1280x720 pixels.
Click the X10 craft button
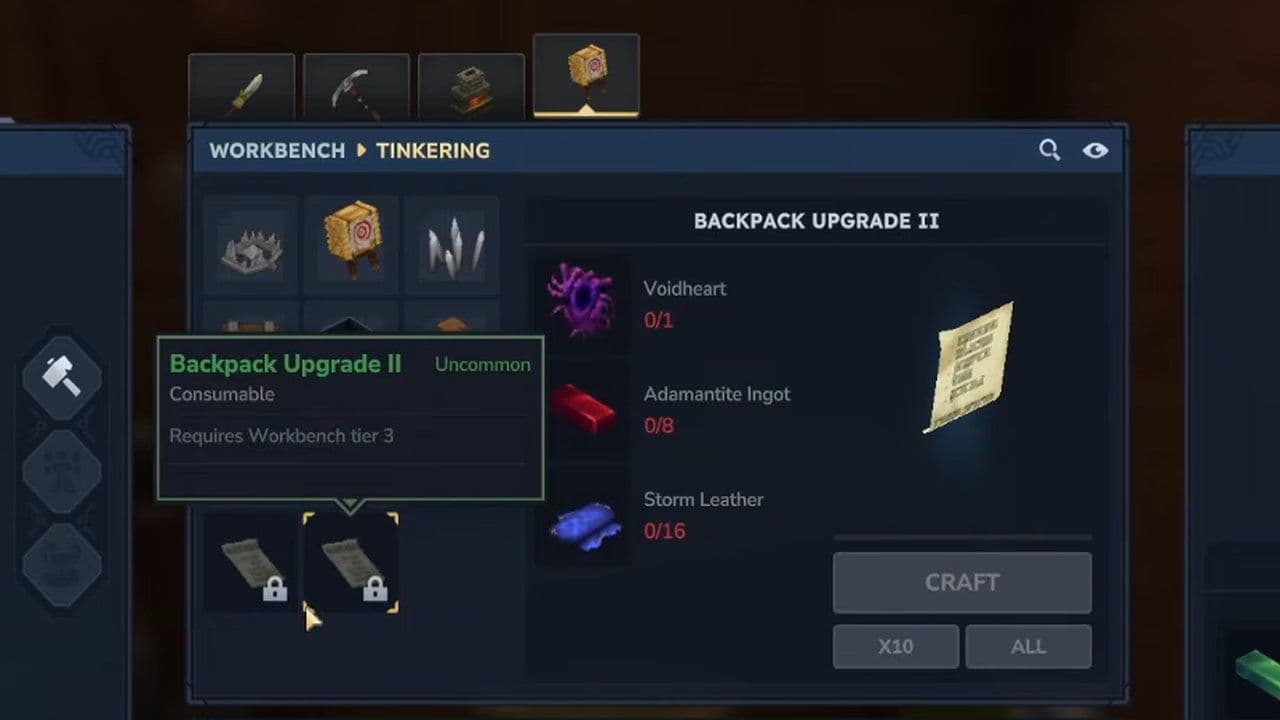pos(895,646)
